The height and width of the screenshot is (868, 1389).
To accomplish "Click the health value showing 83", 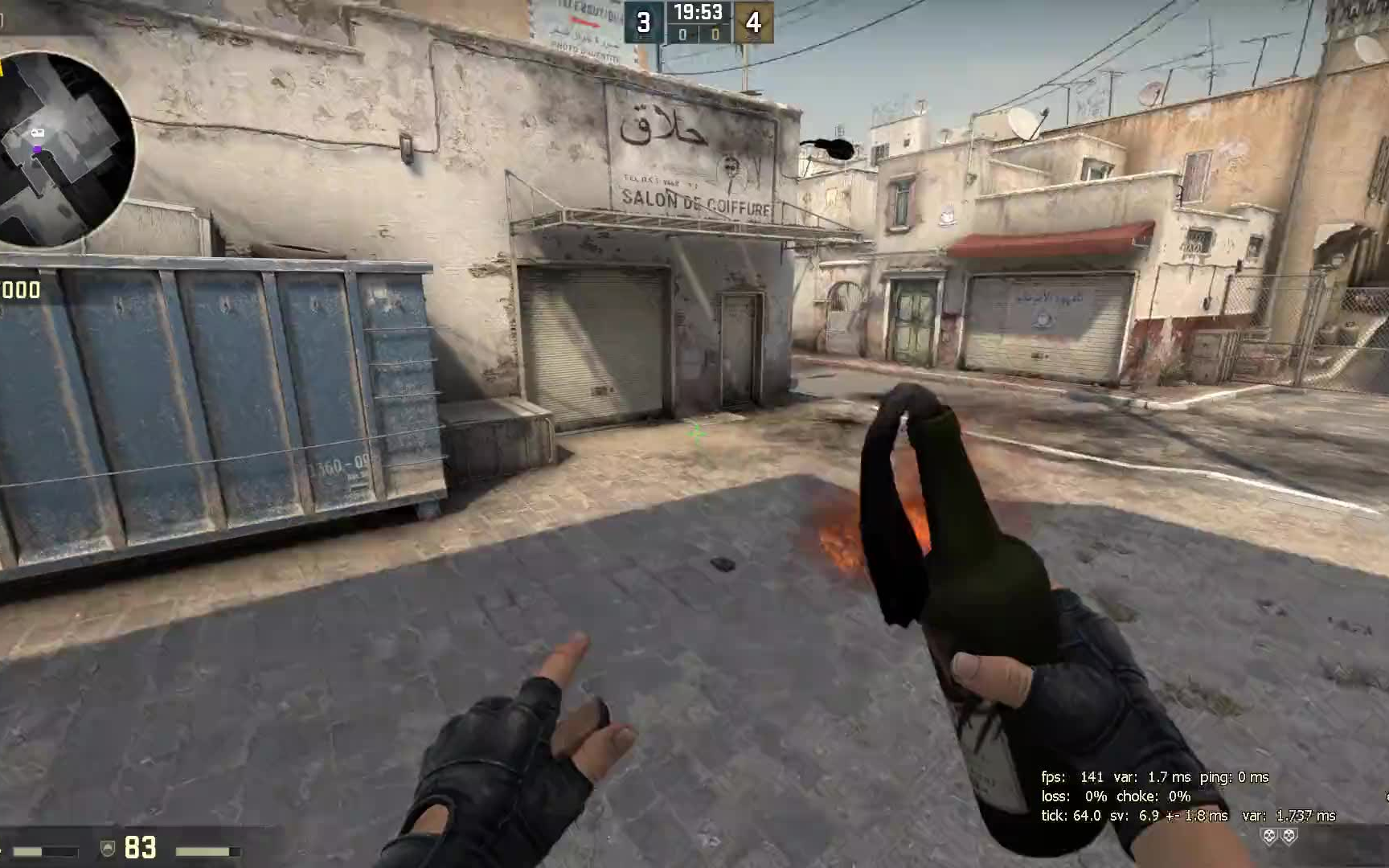I will click(141, 848).
